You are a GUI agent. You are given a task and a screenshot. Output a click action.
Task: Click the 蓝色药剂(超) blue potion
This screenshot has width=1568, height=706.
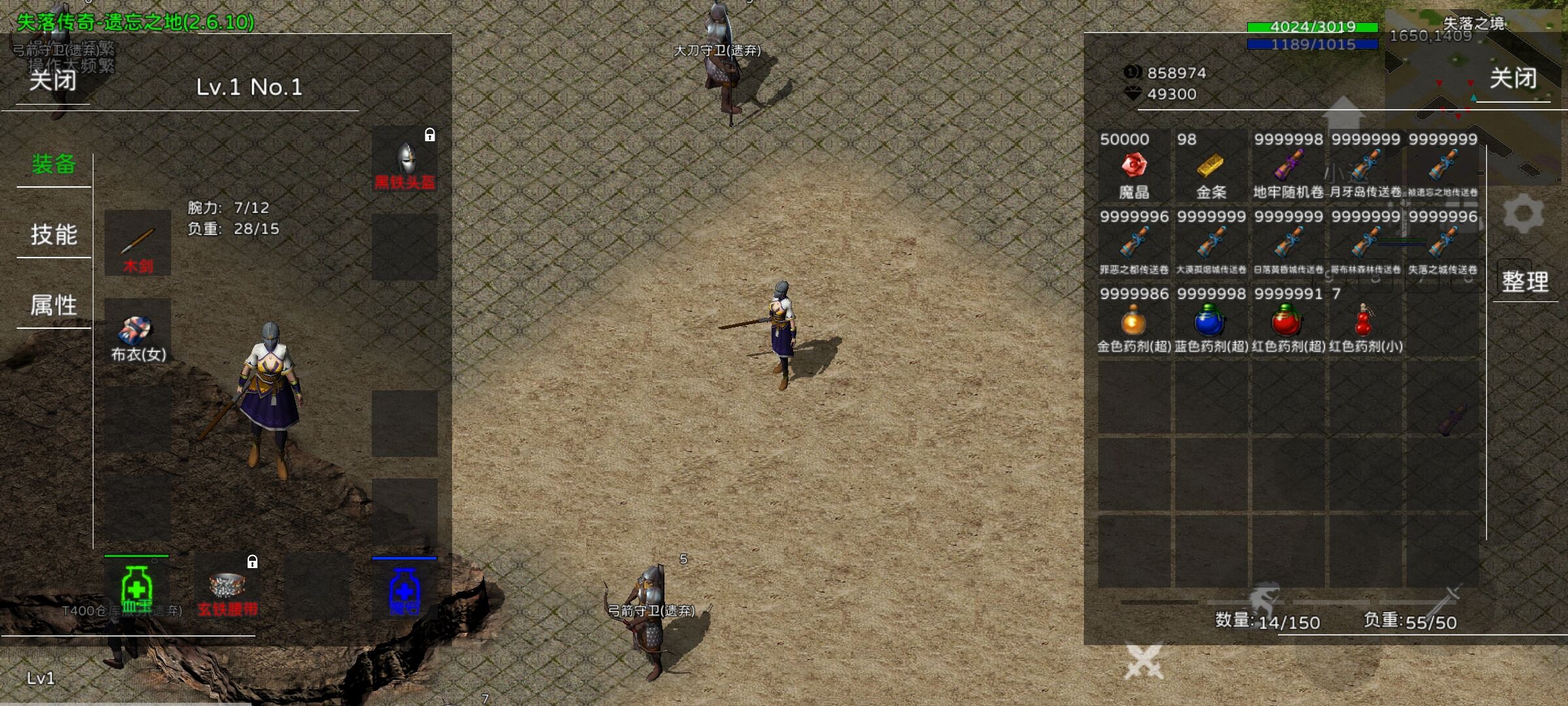click(x=1211, y=322)
